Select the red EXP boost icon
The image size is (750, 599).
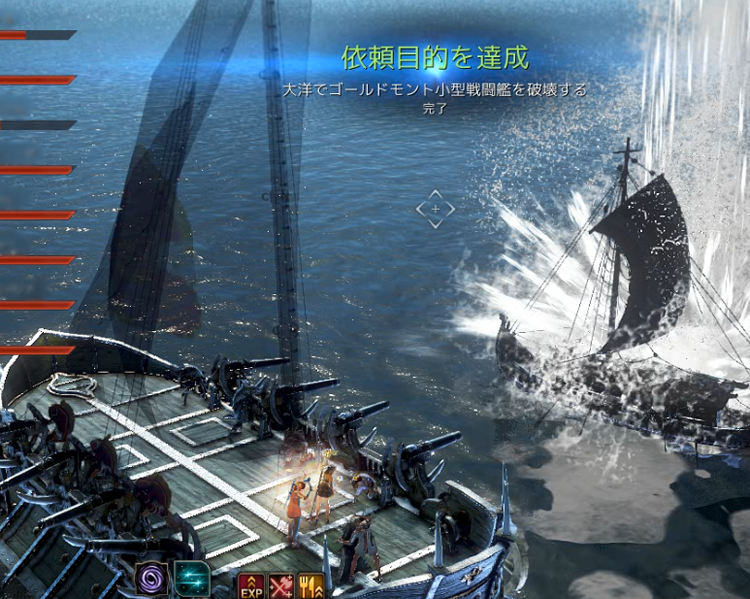pos(251,586)
